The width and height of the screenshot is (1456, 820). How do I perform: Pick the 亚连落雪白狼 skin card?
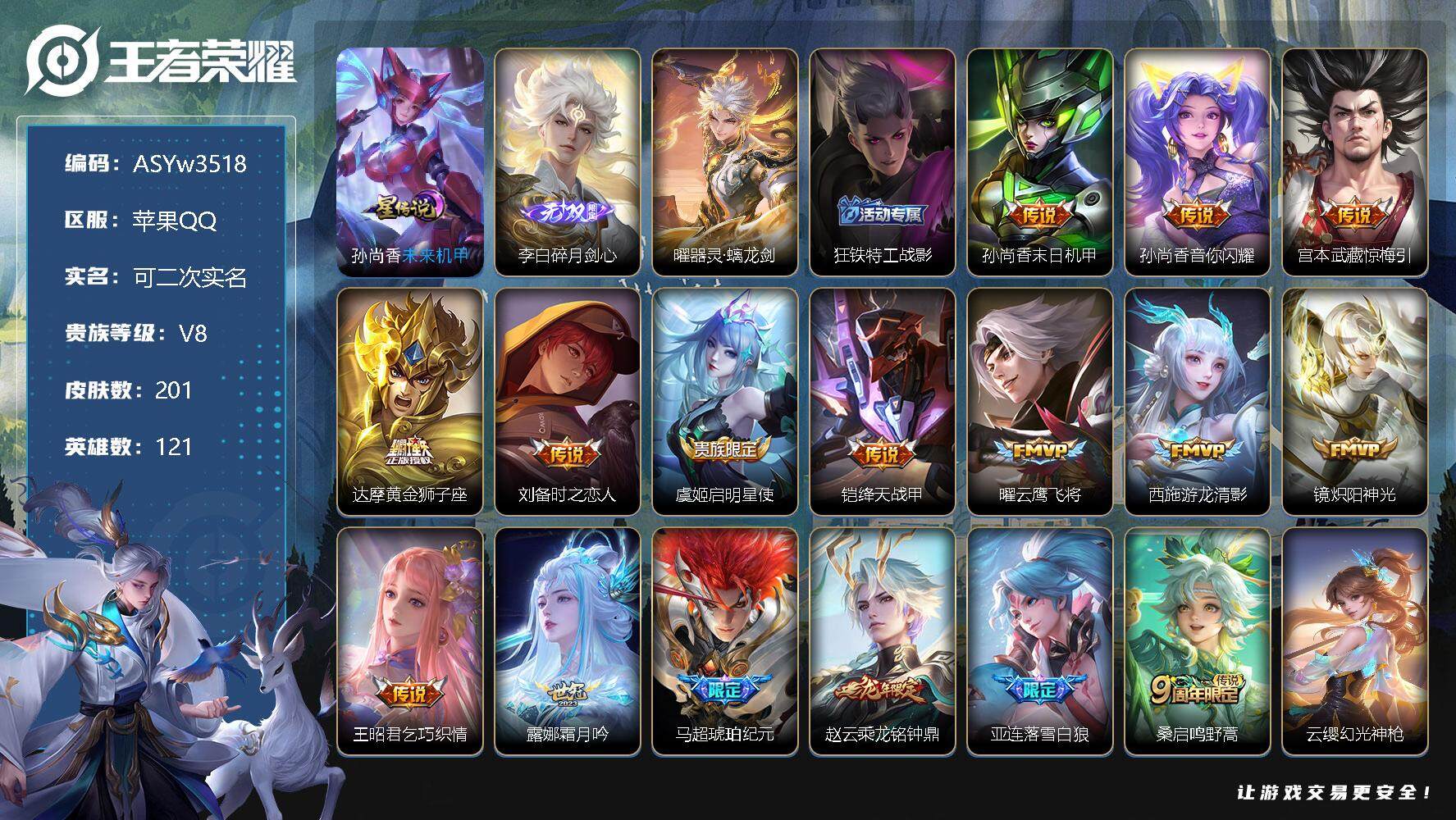coord(1040,640)
